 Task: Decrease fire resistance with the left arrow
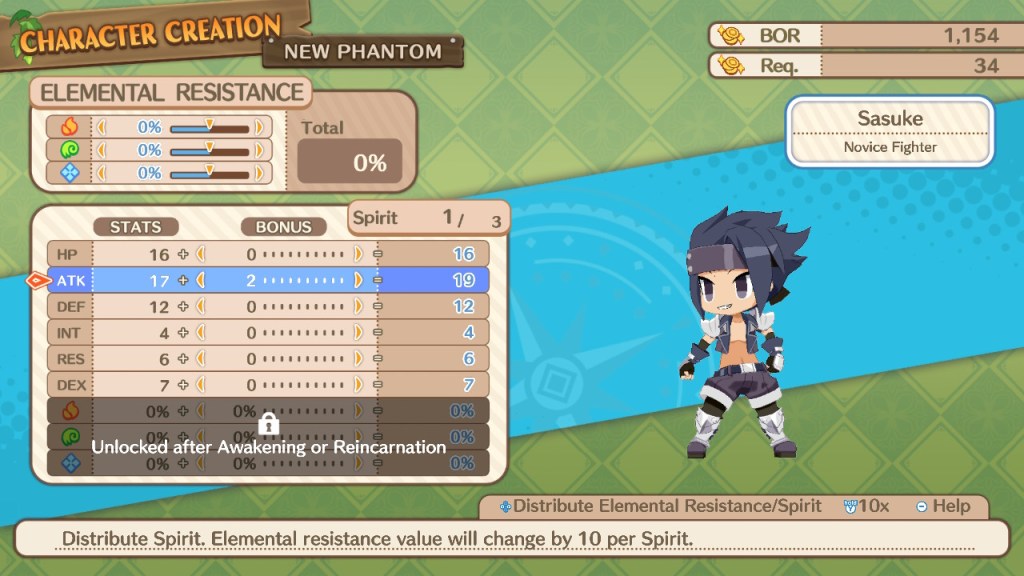(99, 127)
